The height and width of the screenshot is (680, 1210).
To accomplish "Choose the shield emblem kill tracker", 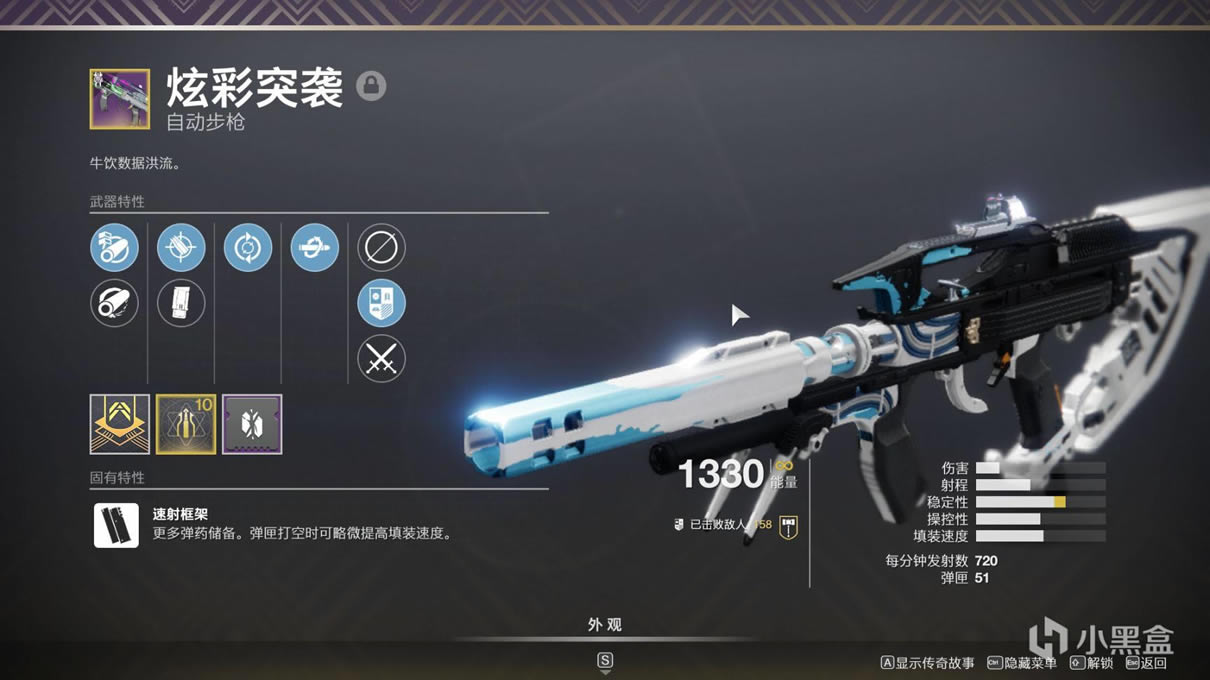I will [x=381, y=303].
